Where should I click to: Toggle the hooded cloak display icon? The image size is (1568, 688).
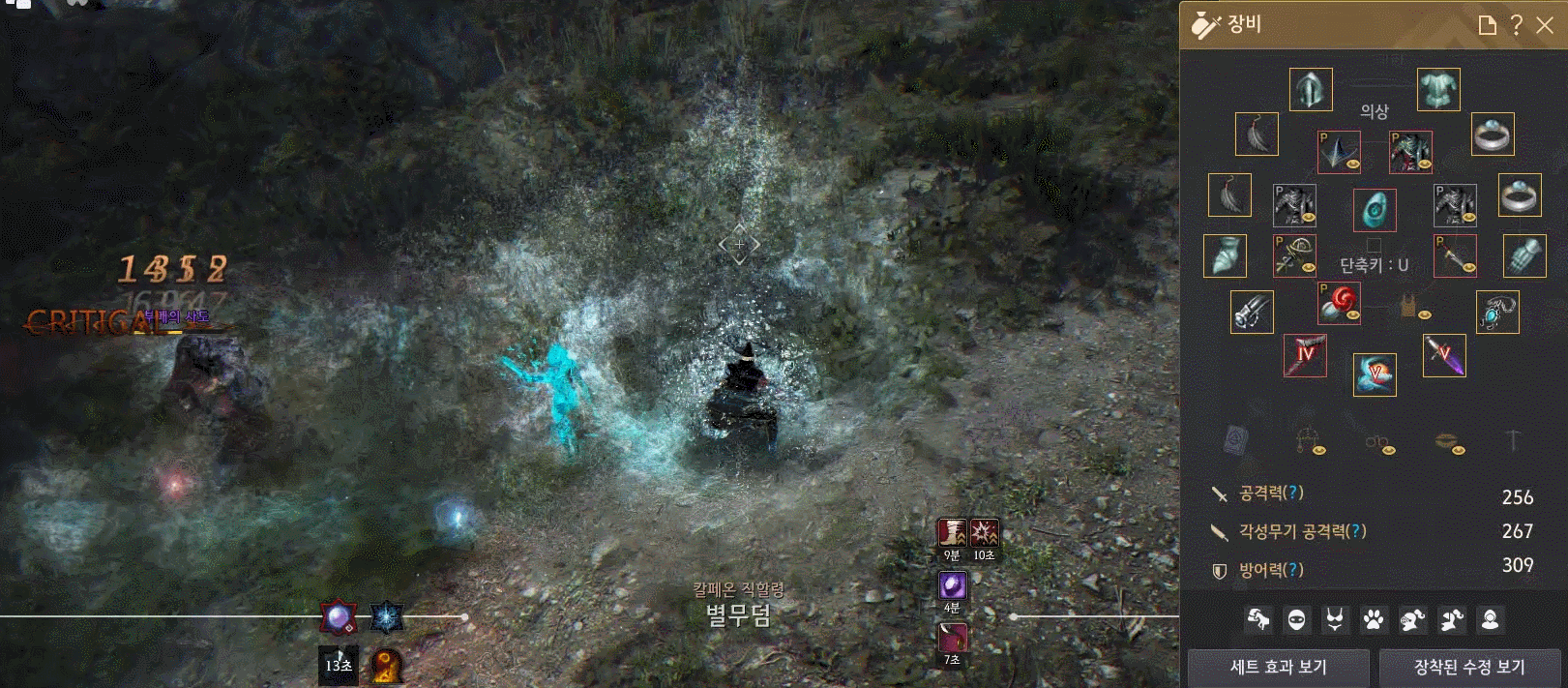pyautogui.click(x=1490, y=619)
